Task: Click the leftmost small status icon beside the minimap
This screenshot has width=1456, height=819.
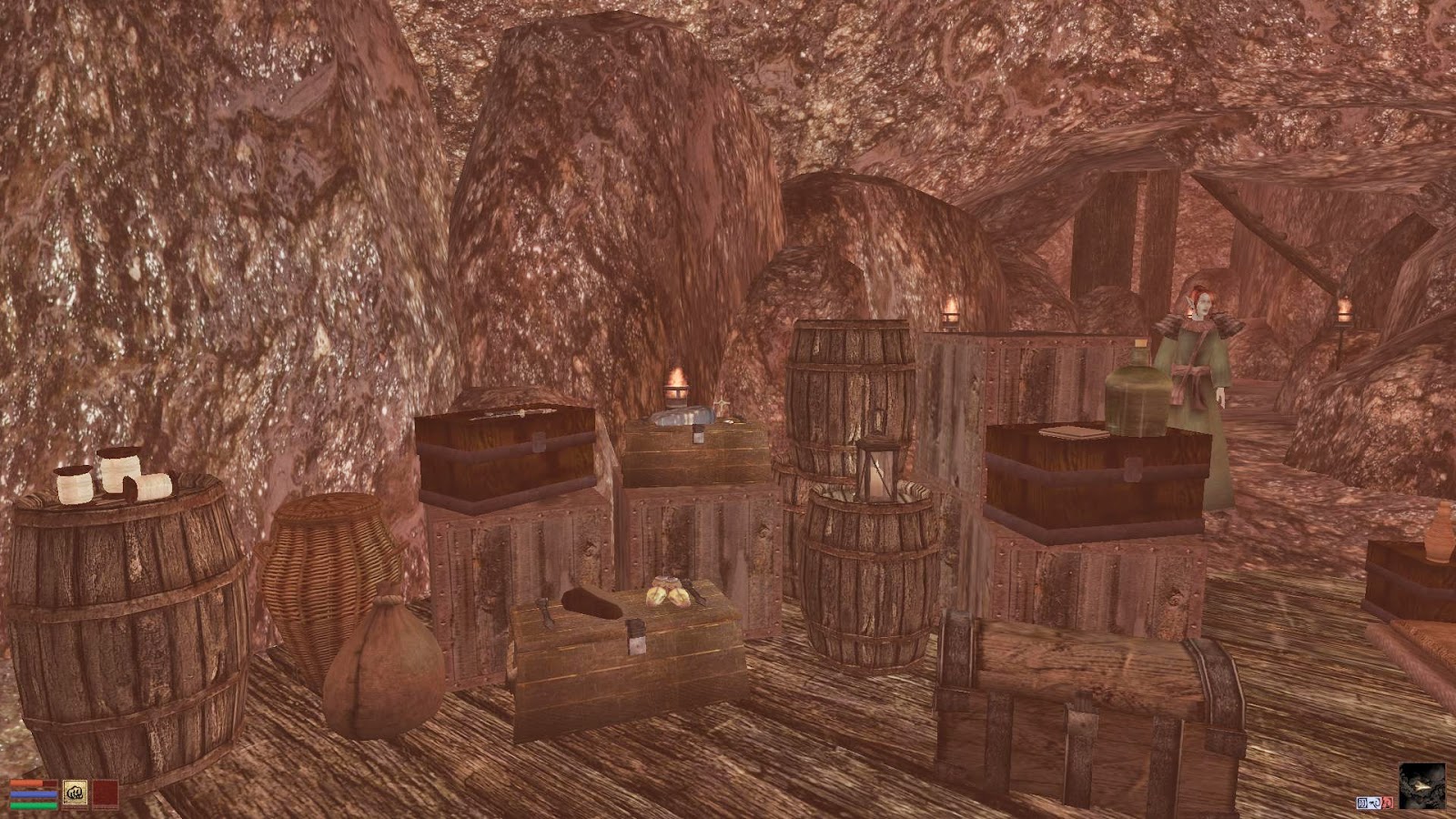Action: coord(1362,803)
